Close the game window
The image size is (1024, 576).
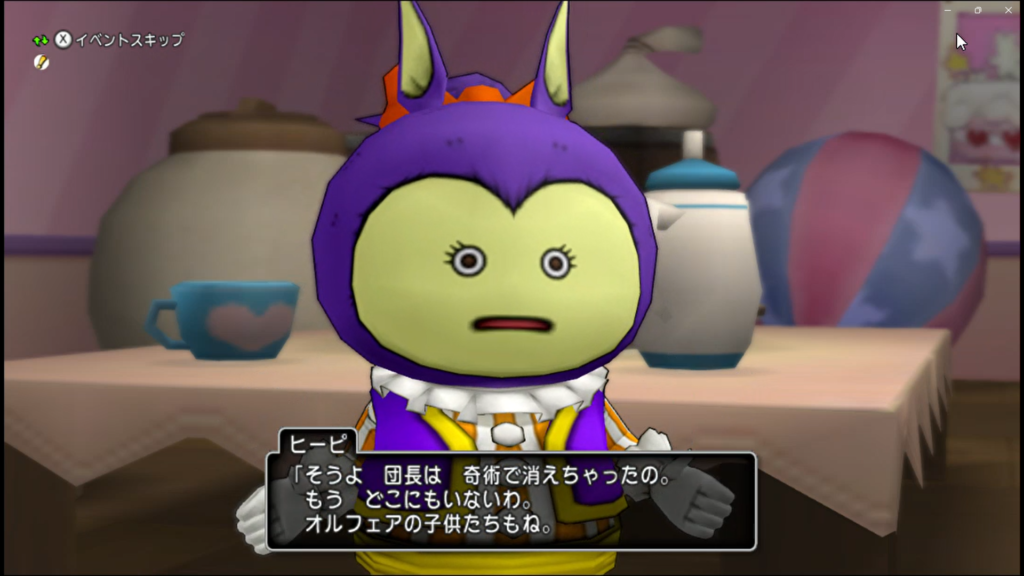point(1008,9)
